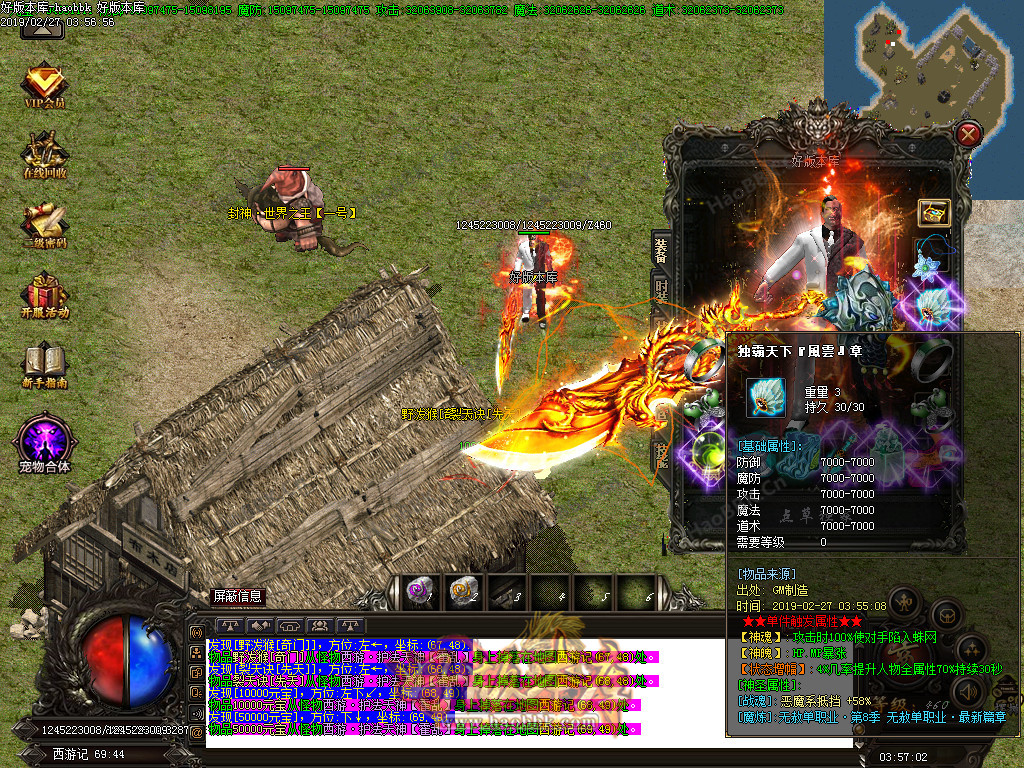
Task: Close the character equipment panel
Action: (x=968, y=134)
